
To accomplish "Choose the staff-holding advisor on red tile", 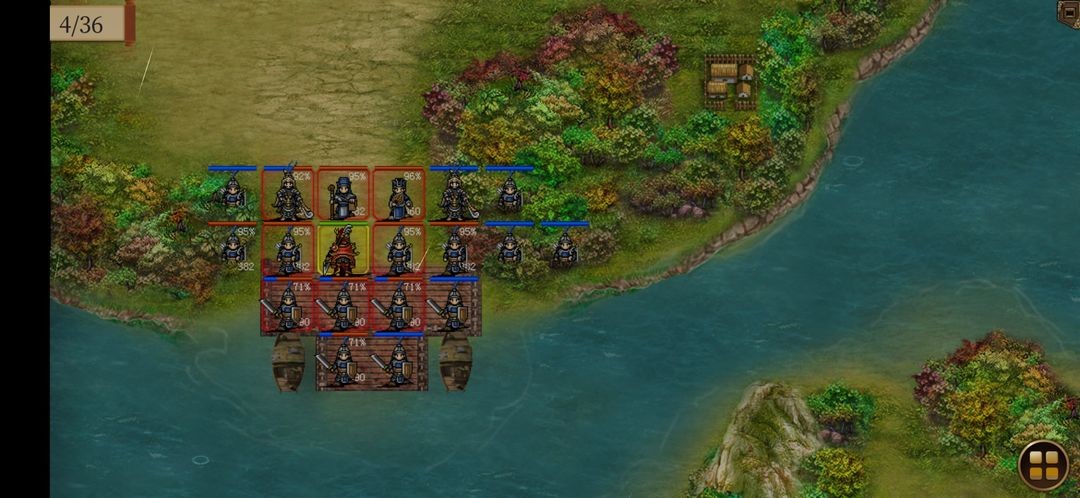I will coord(343,195).
